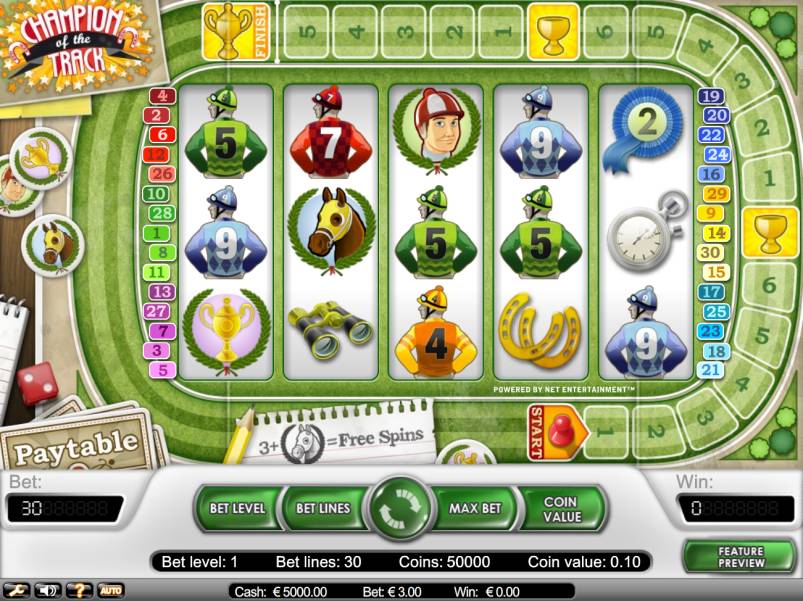Screen dimensions: 803x601
Task: Turn on Auto play
Action: (110, 590)
